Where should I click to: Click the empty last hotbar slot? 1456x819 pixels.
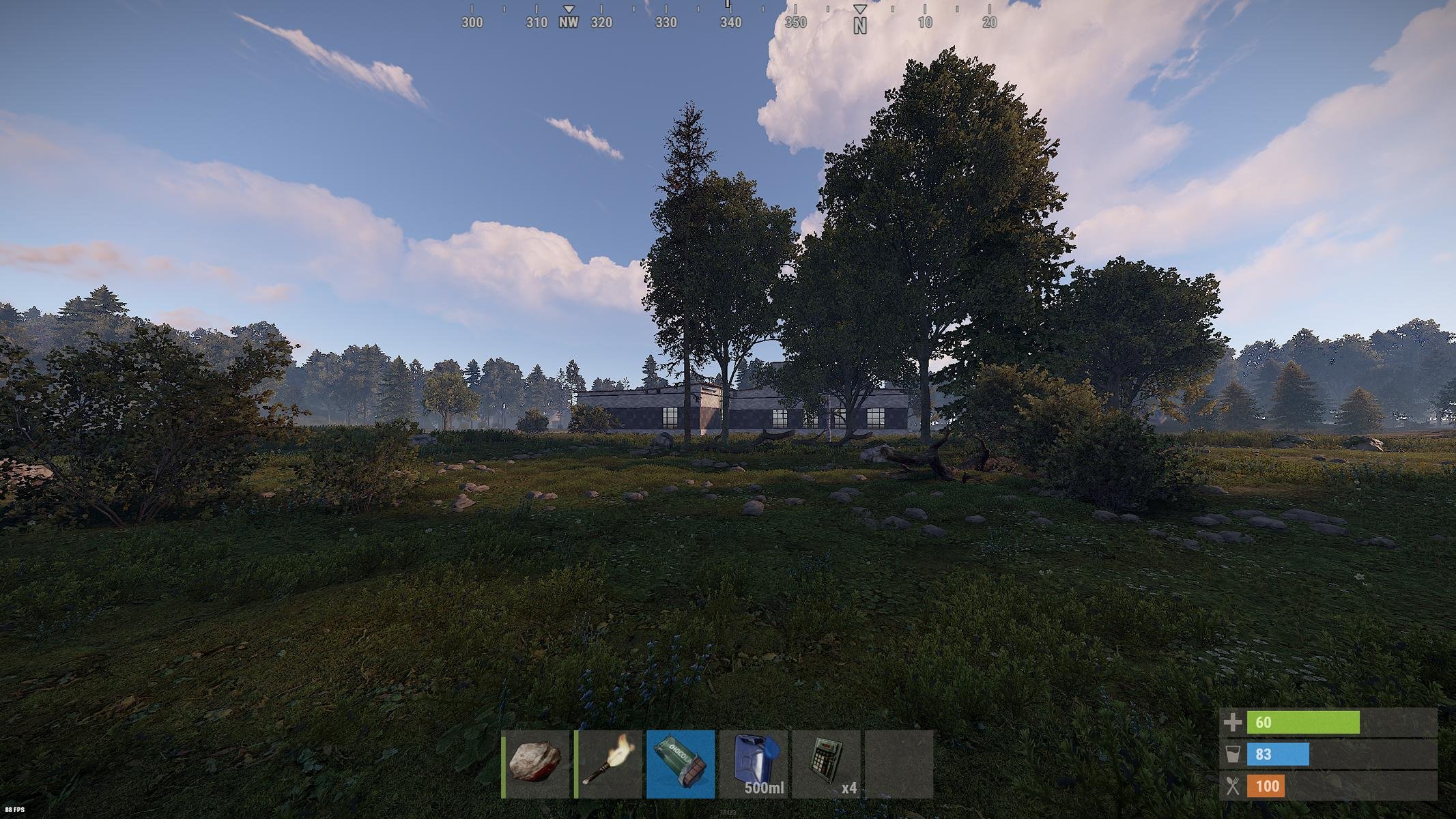pyautogui.click(x=898, y=764)
